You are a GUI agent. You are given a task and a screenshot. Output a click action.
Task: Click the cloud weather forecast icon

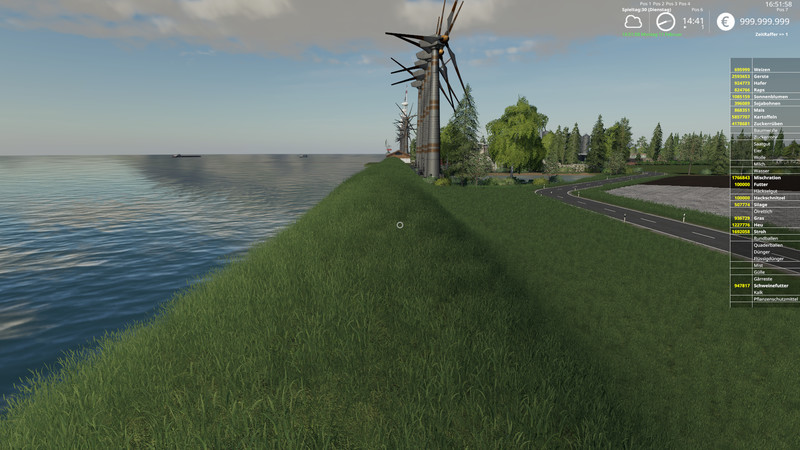point(632,21)
